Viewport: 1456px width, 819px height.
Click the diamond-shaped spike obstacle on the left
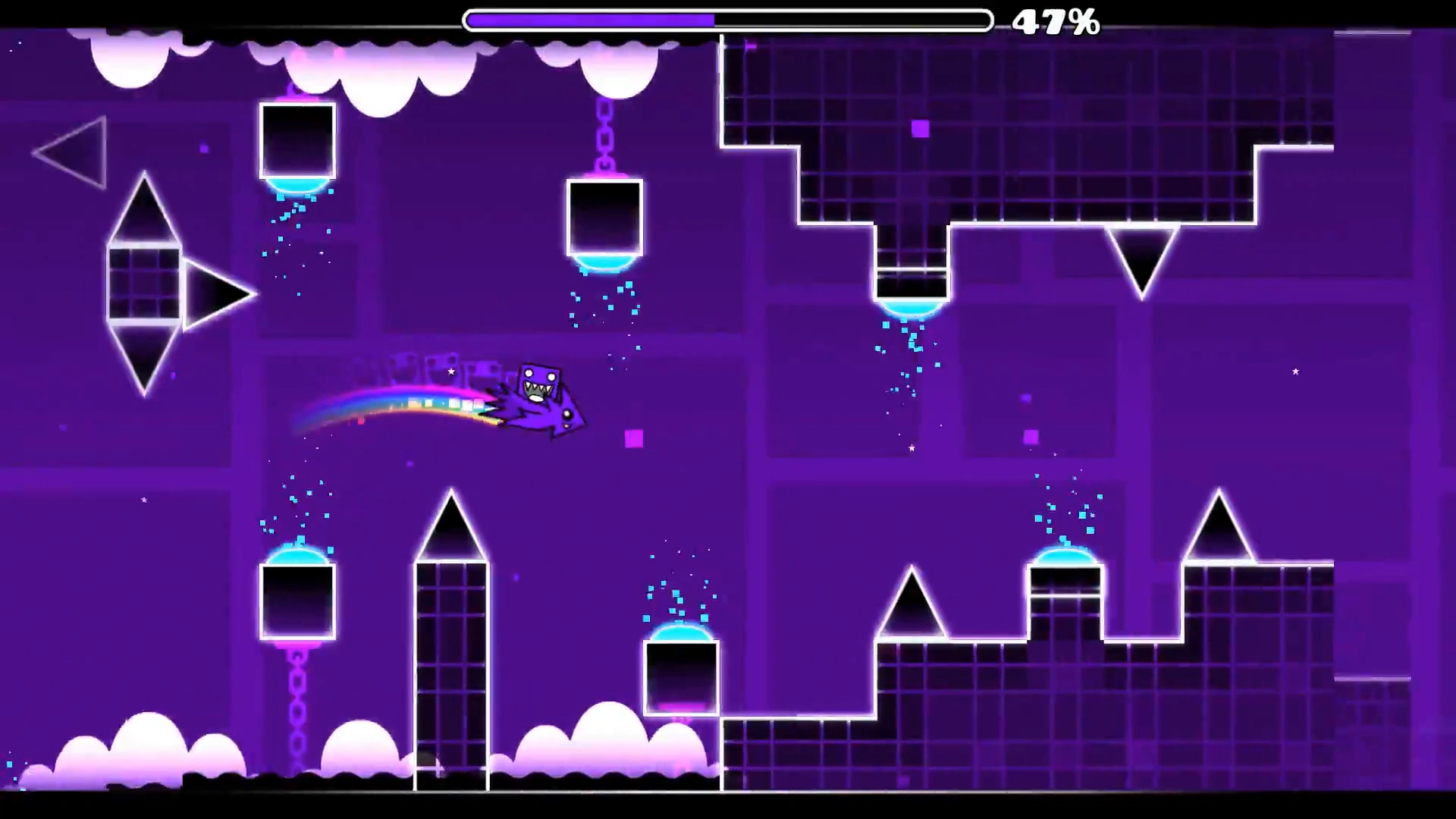144,284
